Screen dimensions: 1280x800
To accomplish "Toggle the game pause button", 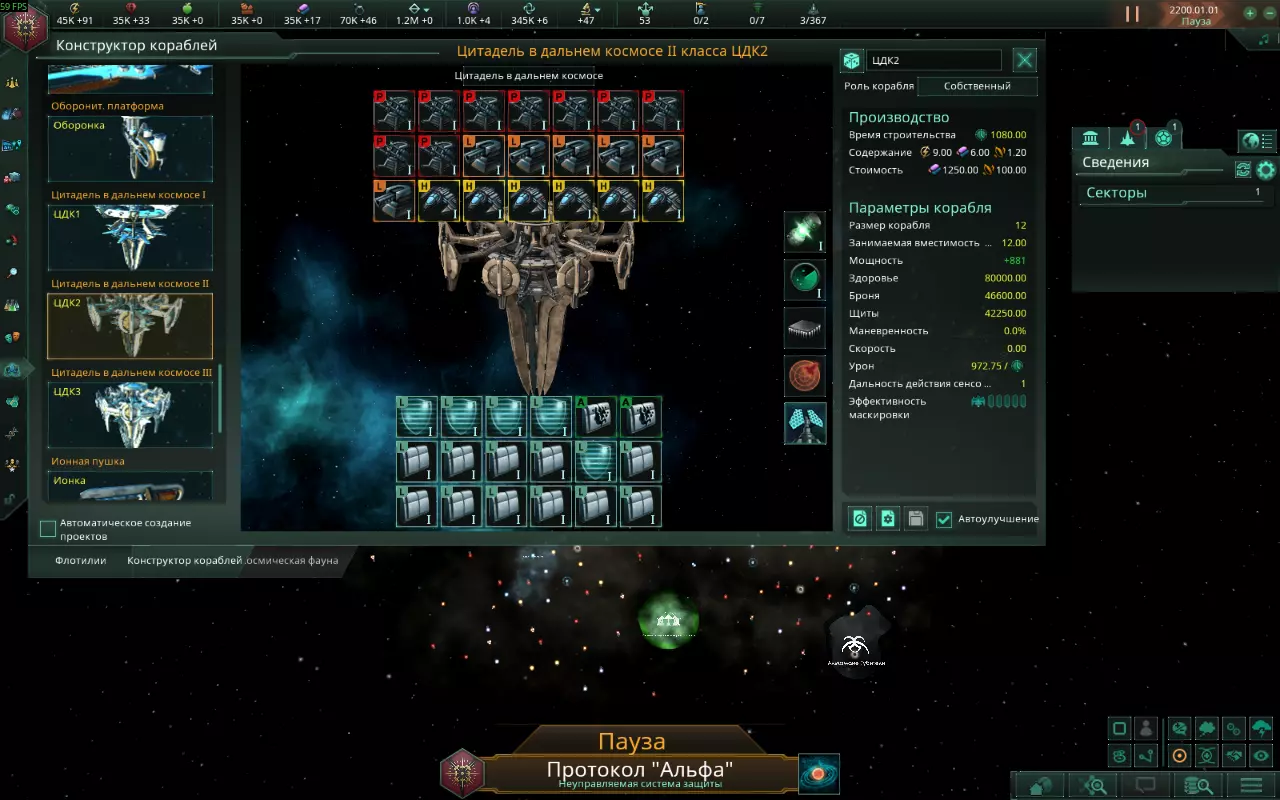I will pos(1132,14).
